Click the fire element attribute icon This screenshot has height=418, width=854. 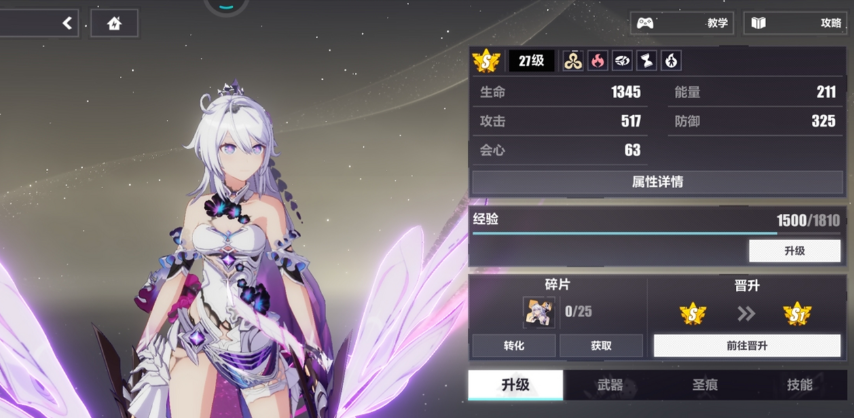tap(597, 61)
